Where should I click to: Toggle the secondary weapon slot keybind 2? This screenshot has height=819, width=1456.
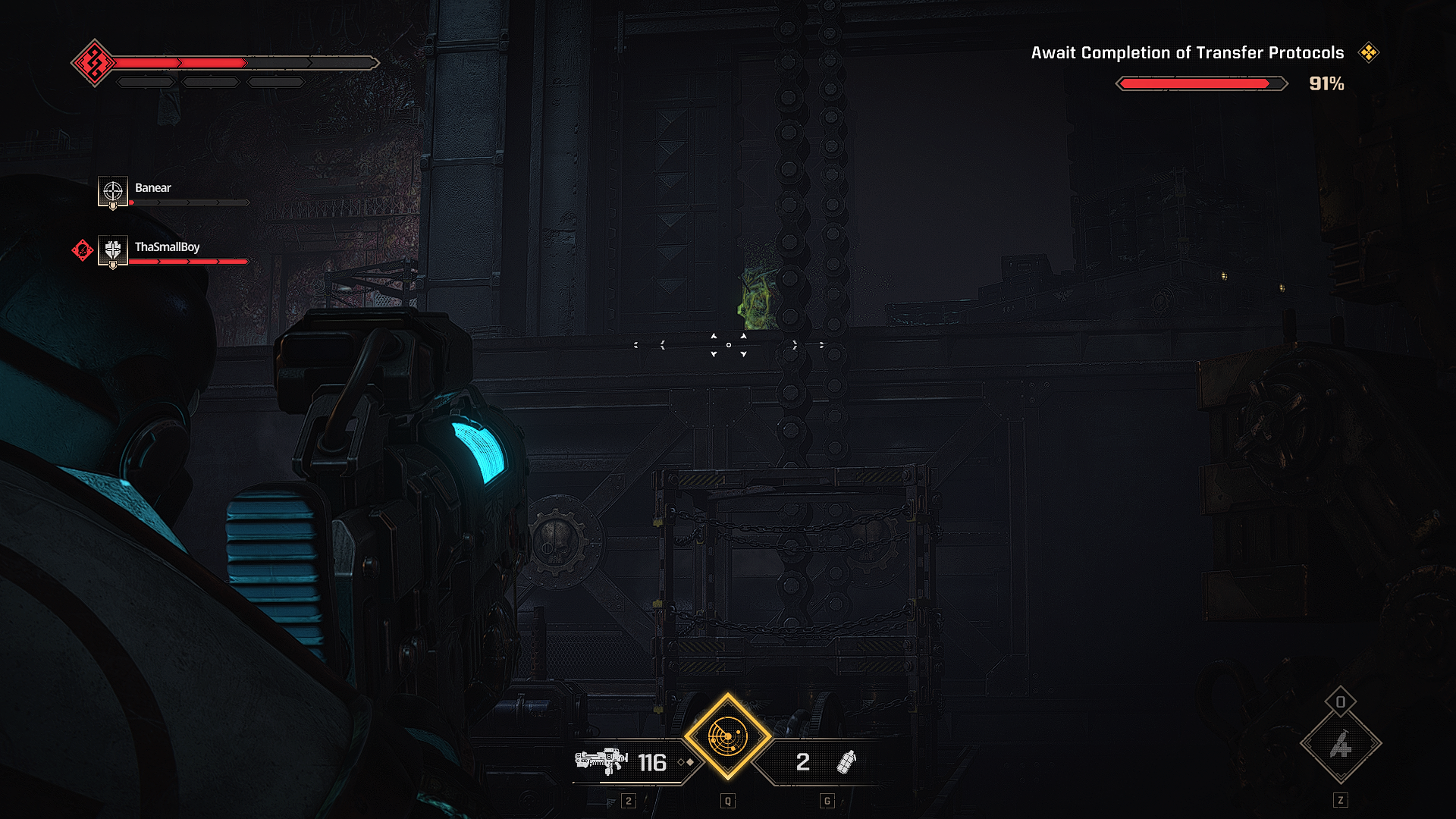click(x=629, y=799)
